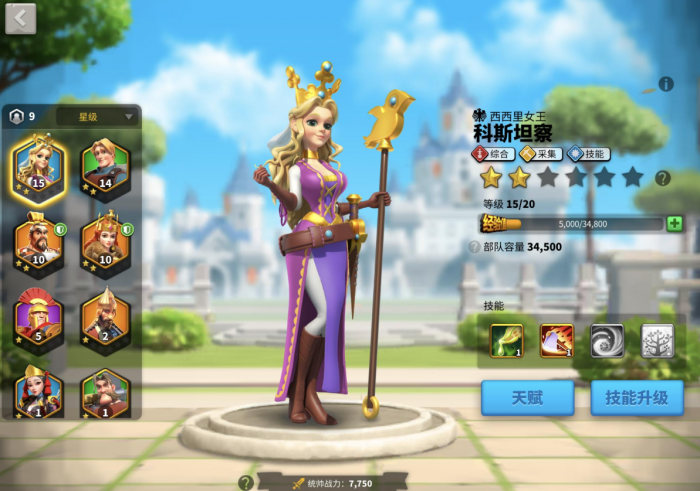
Task: Inspect the locked grey tree skill
Action: [657, 341]
